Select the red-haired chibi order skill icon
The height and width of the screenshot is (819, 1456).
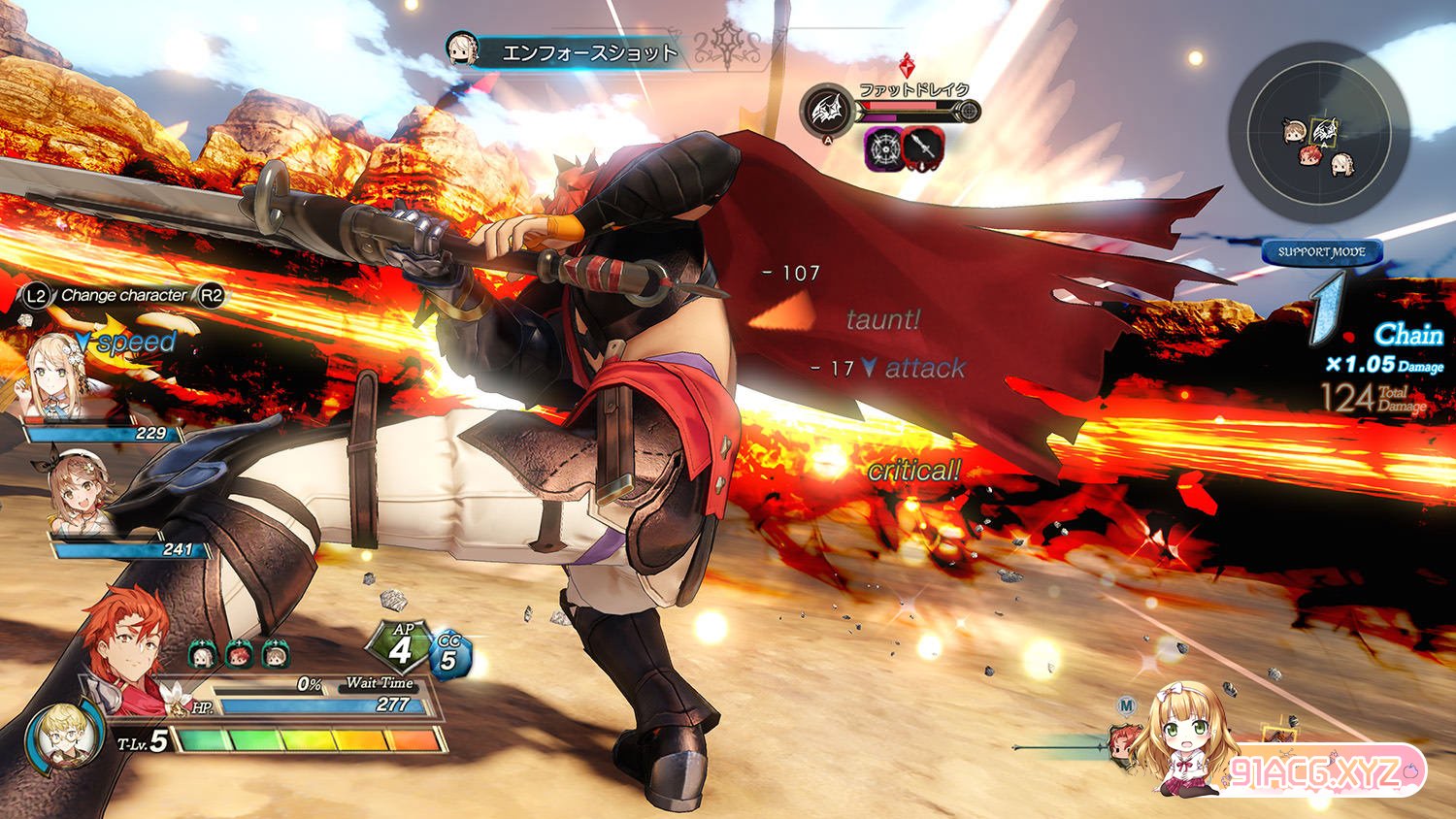point(239,655)
